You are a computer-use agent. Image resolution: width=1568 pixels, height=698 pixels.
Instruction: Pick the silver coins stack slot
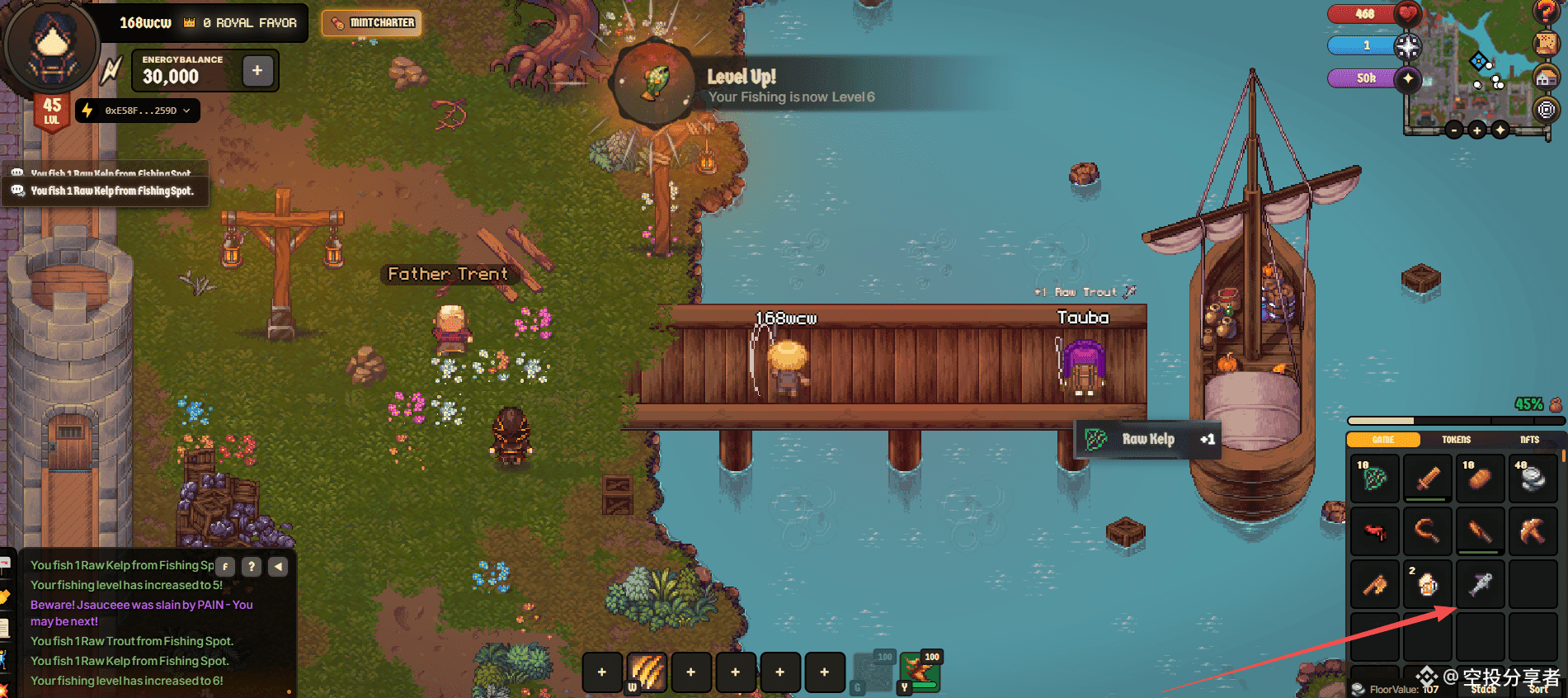(x=1533, y=479)
